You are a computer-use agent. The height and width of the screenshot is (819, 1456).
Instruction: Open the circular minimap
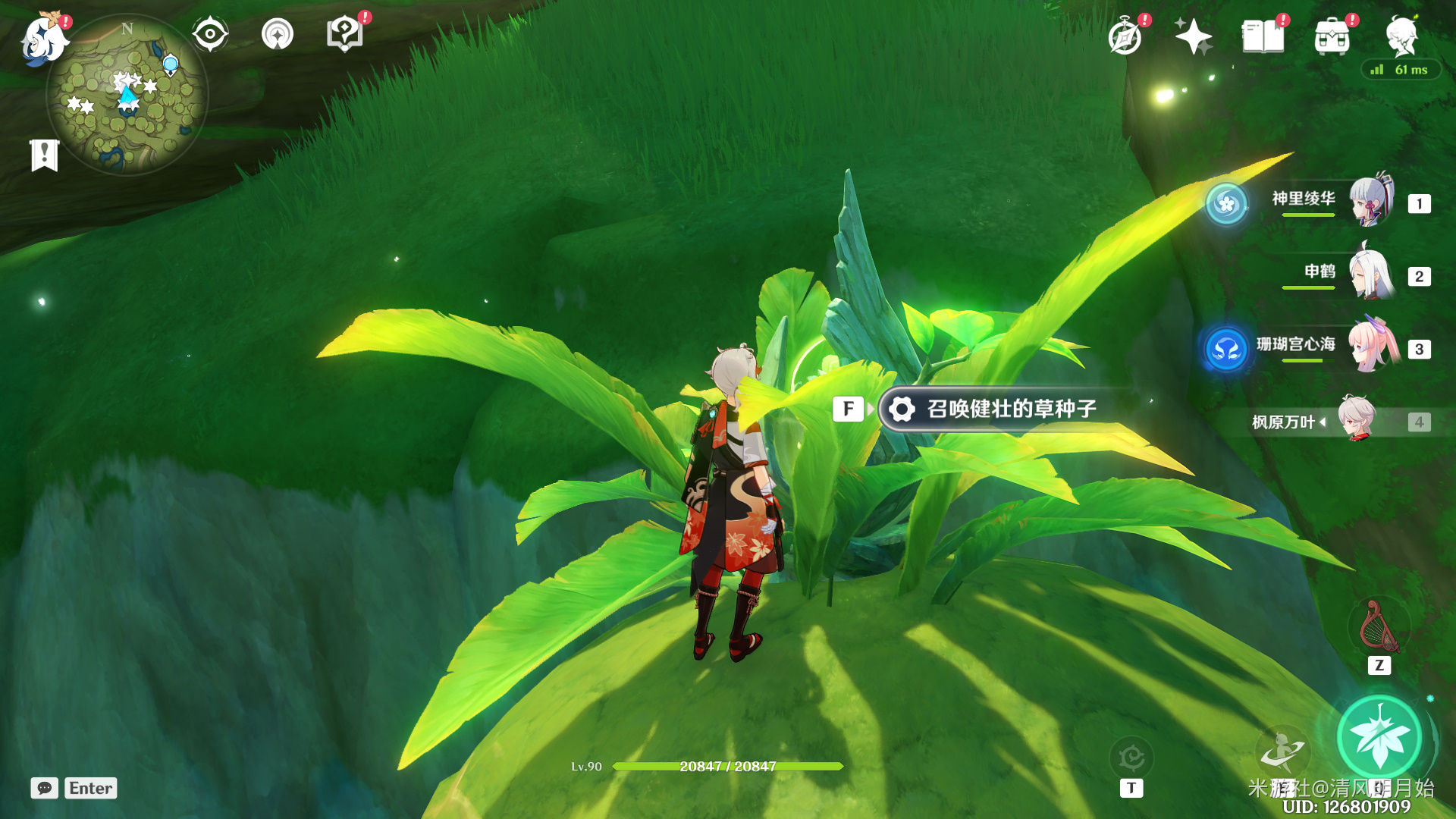click(127, 96)
